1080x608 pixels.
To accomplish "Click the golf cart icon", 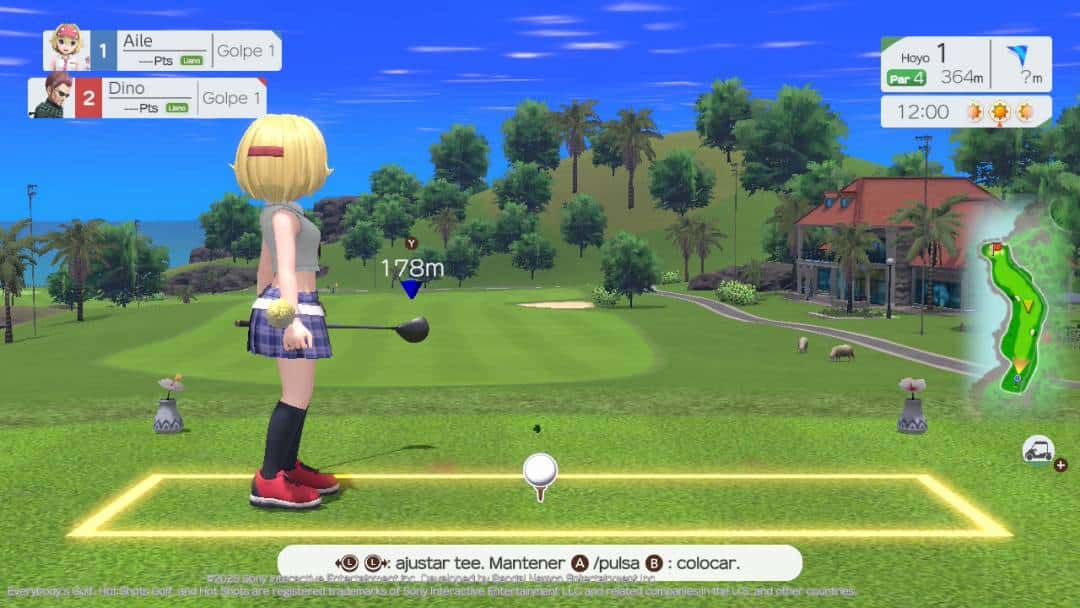I will (1037, 450).
